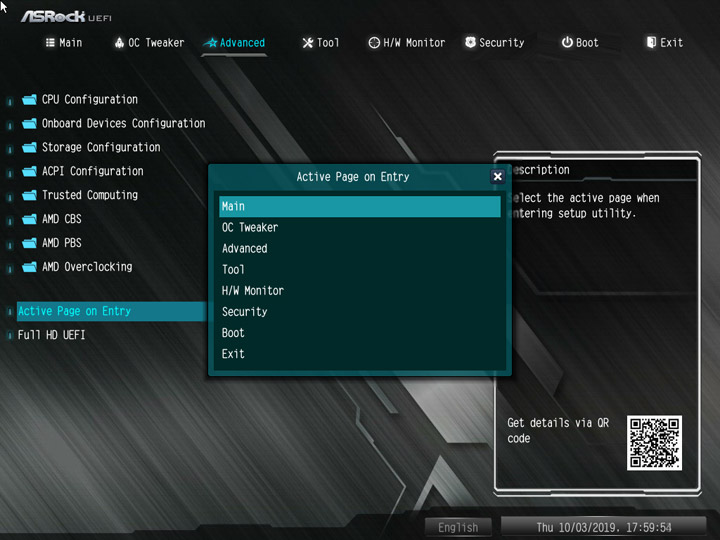720x540 pixels.
Task: Choose Boot in the popup list
Action: click(x=359, y=333)
